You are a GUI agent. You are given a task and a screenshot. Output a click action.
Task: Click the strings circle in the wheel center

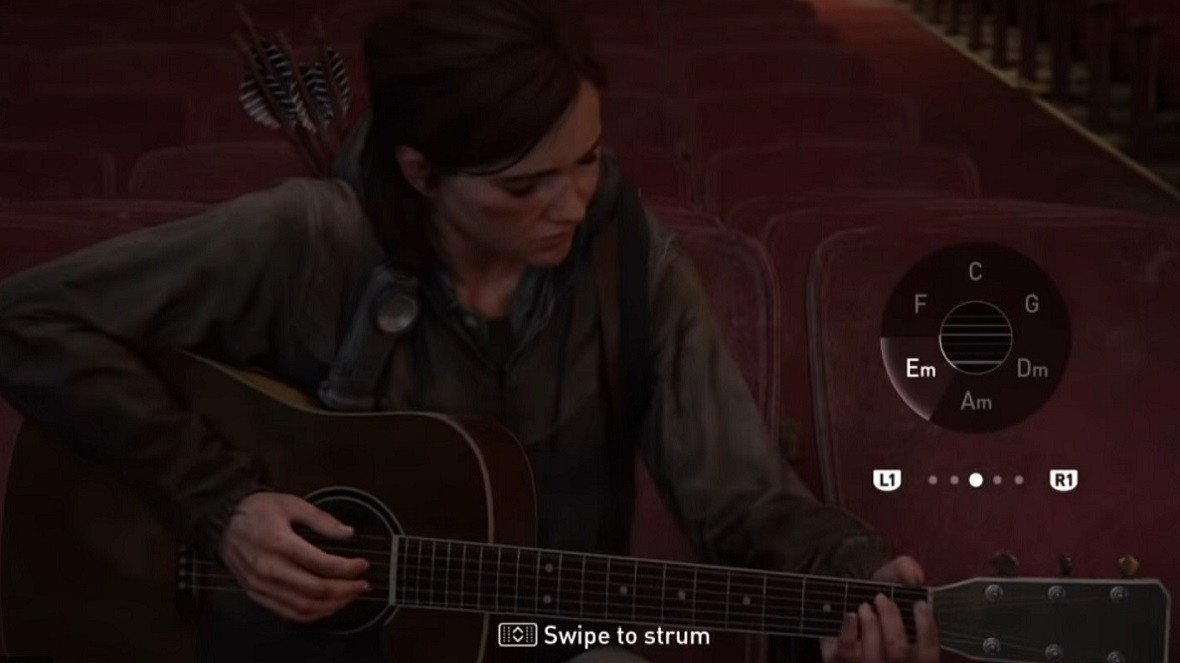(976, 337)
